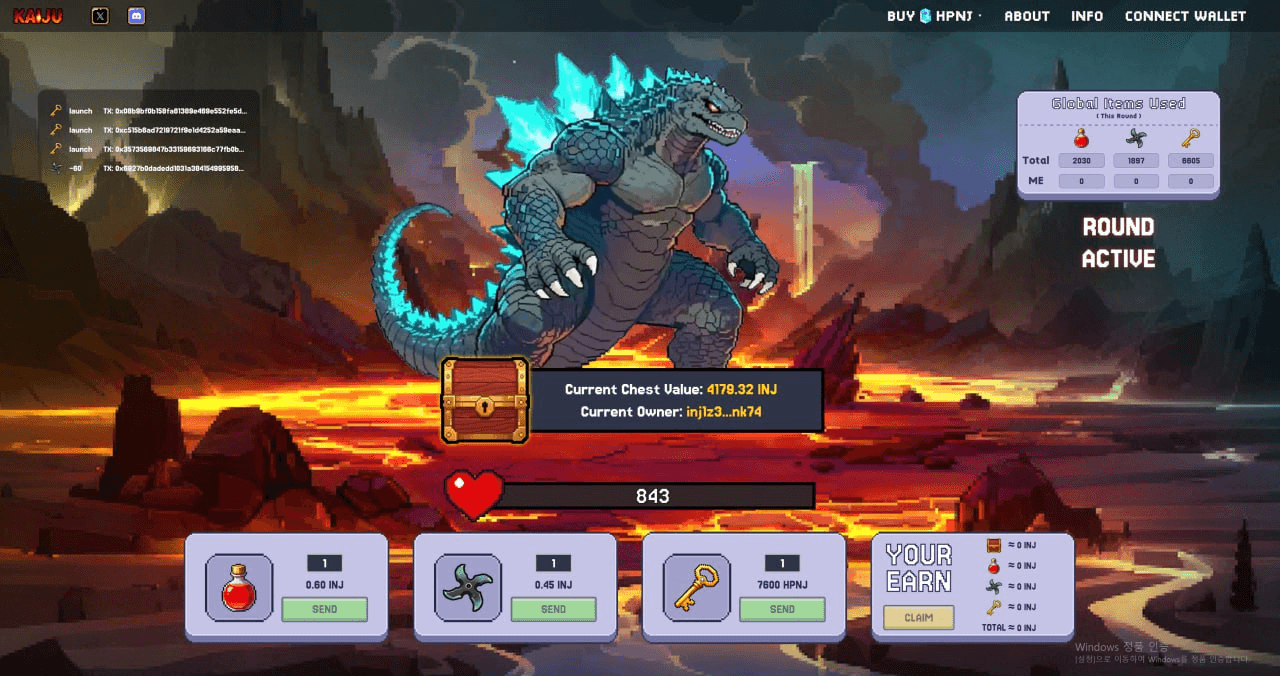1280x676 pixels.
Task: Go to the ABOUT page
Action: 1027,16
